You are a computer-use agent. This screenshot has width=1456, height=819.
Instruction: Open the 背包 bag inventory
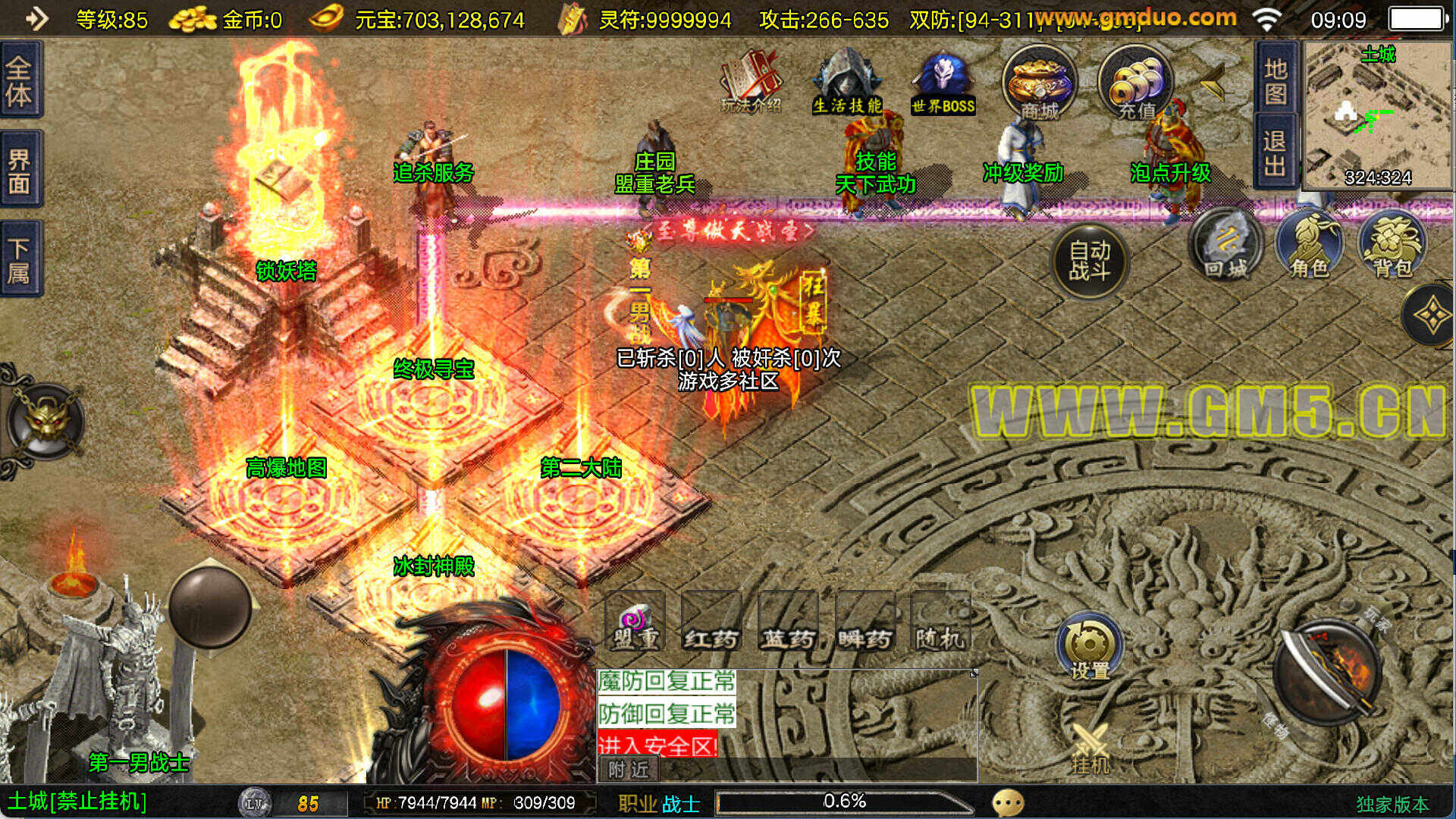click(x=1393, y=245)
